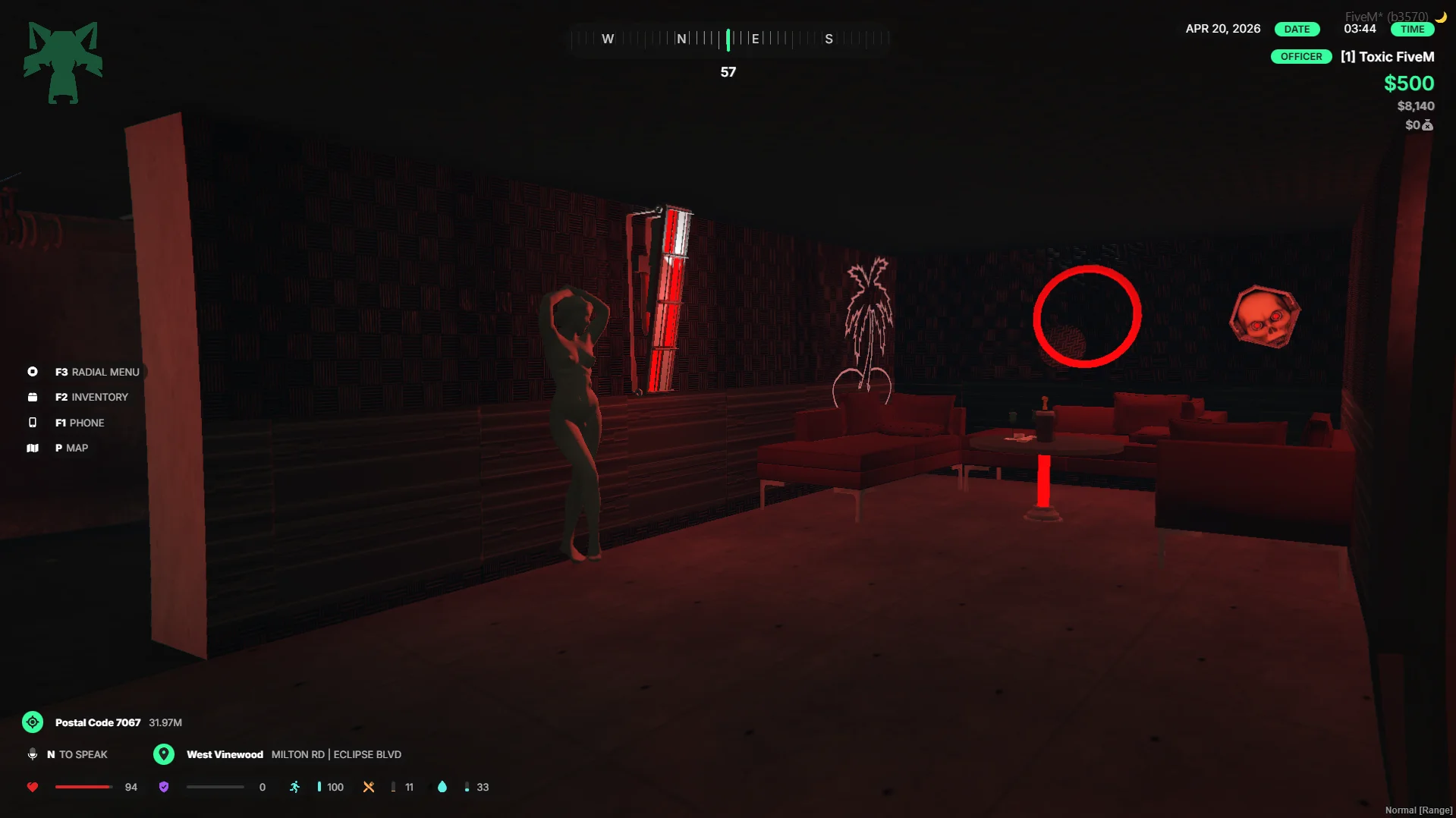Click the Postal Code crosshair icon
1456x818 pixels.
click(x=33, y=722)
